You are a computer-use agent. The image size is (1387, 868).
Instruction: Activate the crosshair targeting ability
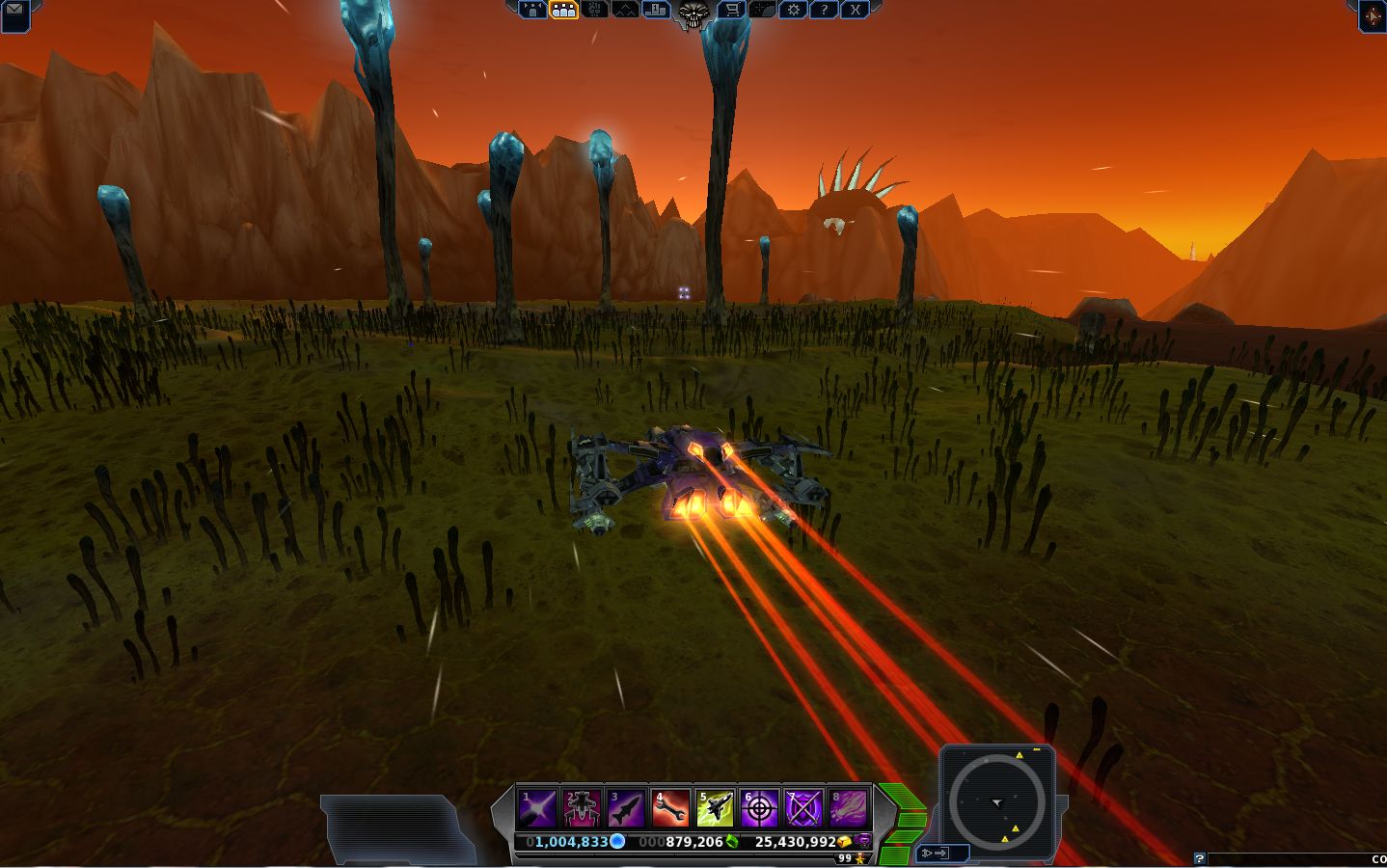759,808
